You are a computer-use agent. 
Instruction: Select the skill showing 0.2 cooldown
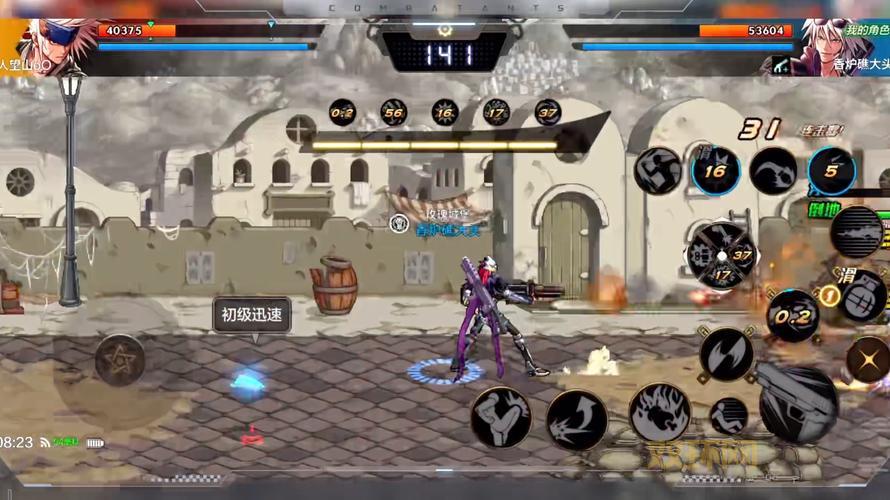793,315
